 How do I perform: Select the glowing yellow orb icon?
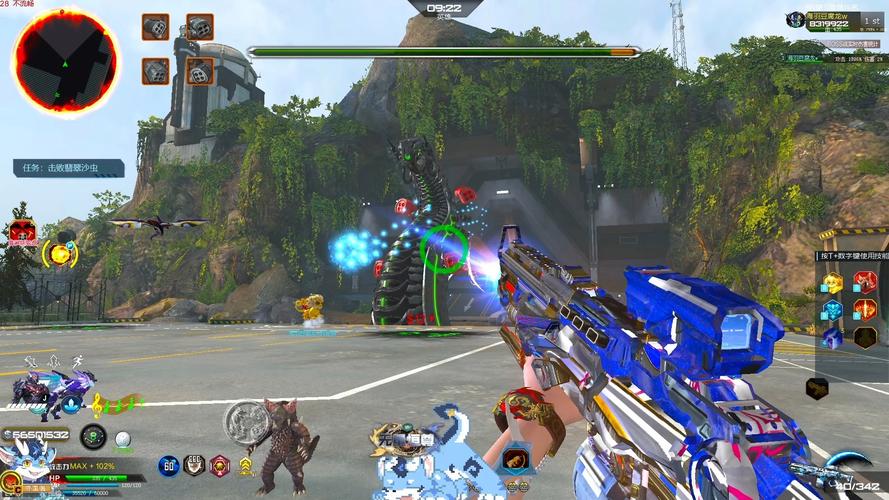[x=62, y=254]
